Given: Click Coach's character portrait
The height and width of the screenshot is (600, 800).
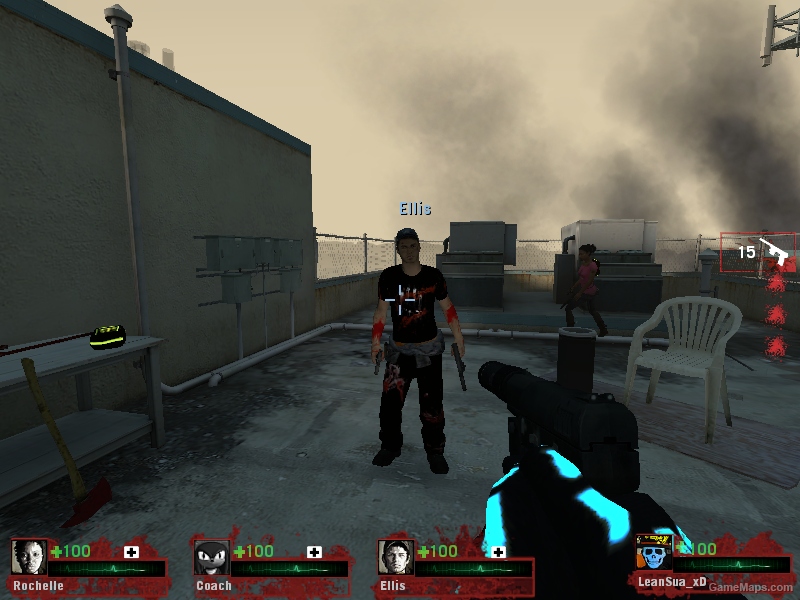Looking at the screenshot, I should pos(211,558).
